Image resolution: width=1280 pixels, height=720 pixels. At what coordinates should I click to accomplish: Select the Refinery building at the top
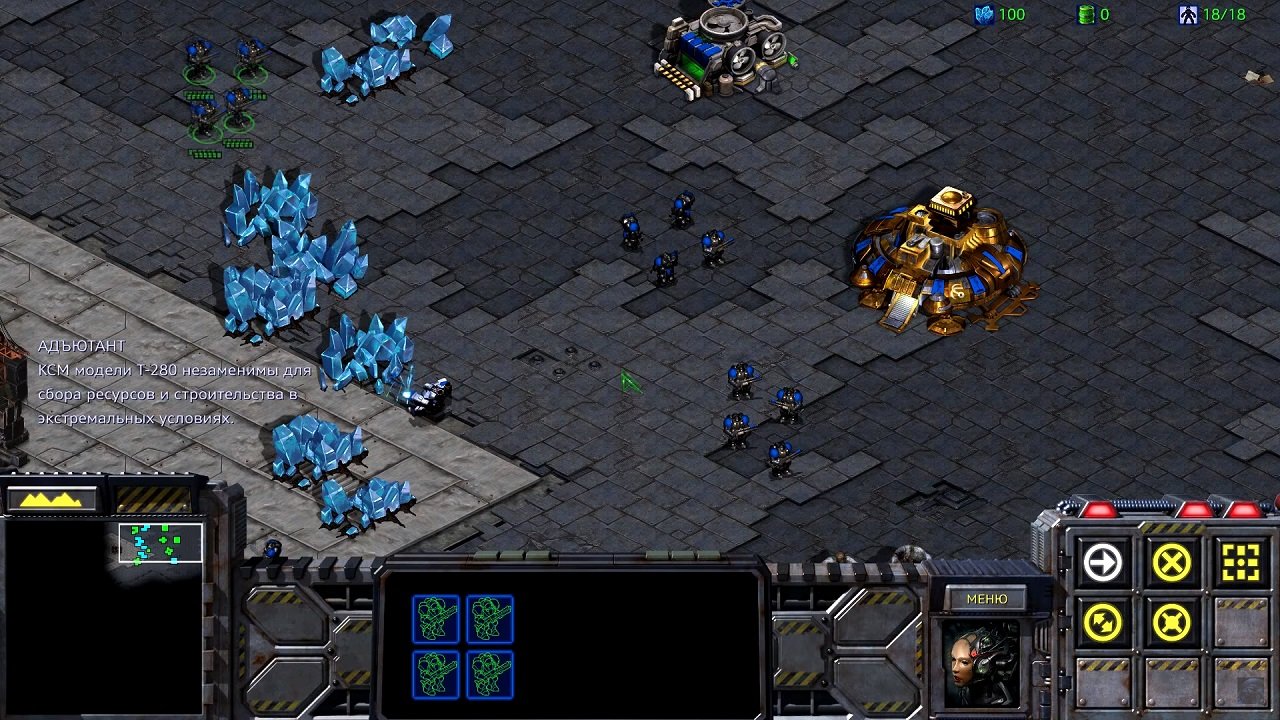click(722, 48)
